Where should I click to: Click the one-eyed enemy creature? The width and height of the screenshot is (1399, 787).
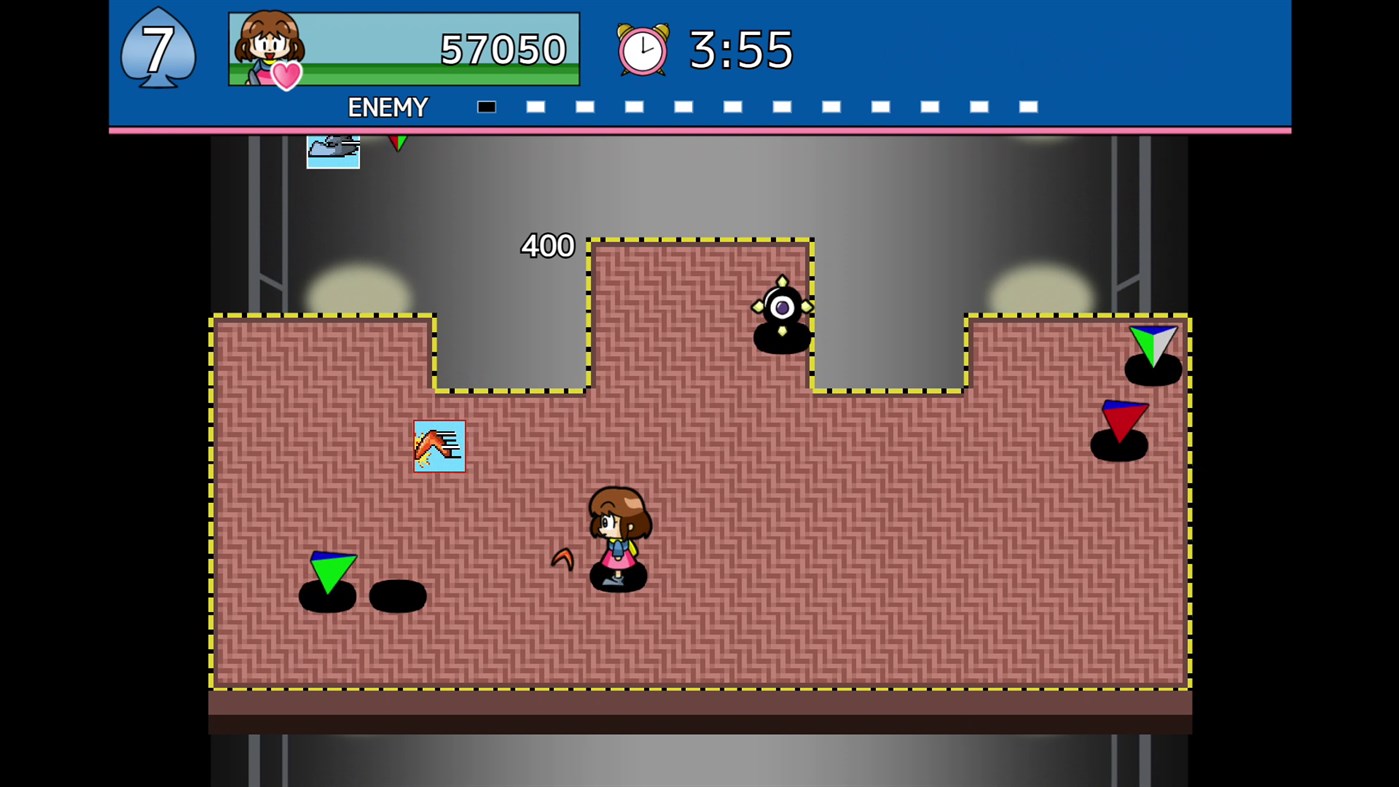pos(782,308)
